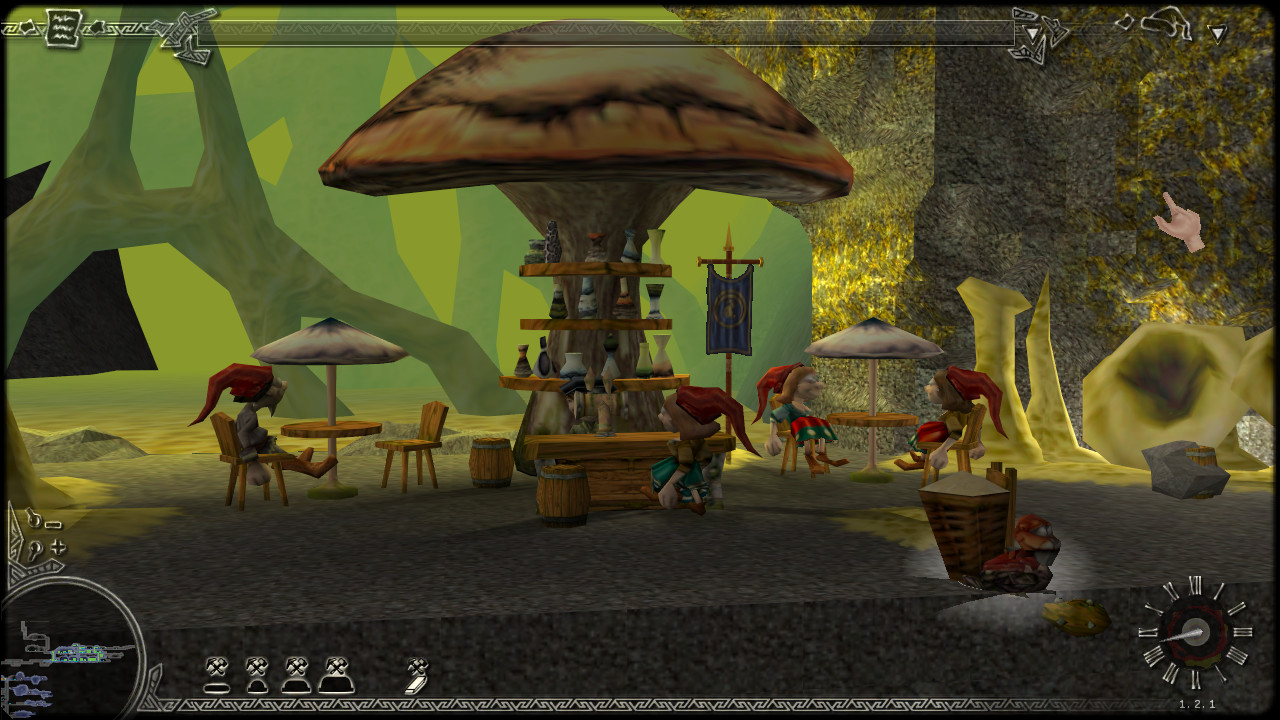
Task: Click the erase-digging hammers icon
Action: pos(416,675)
